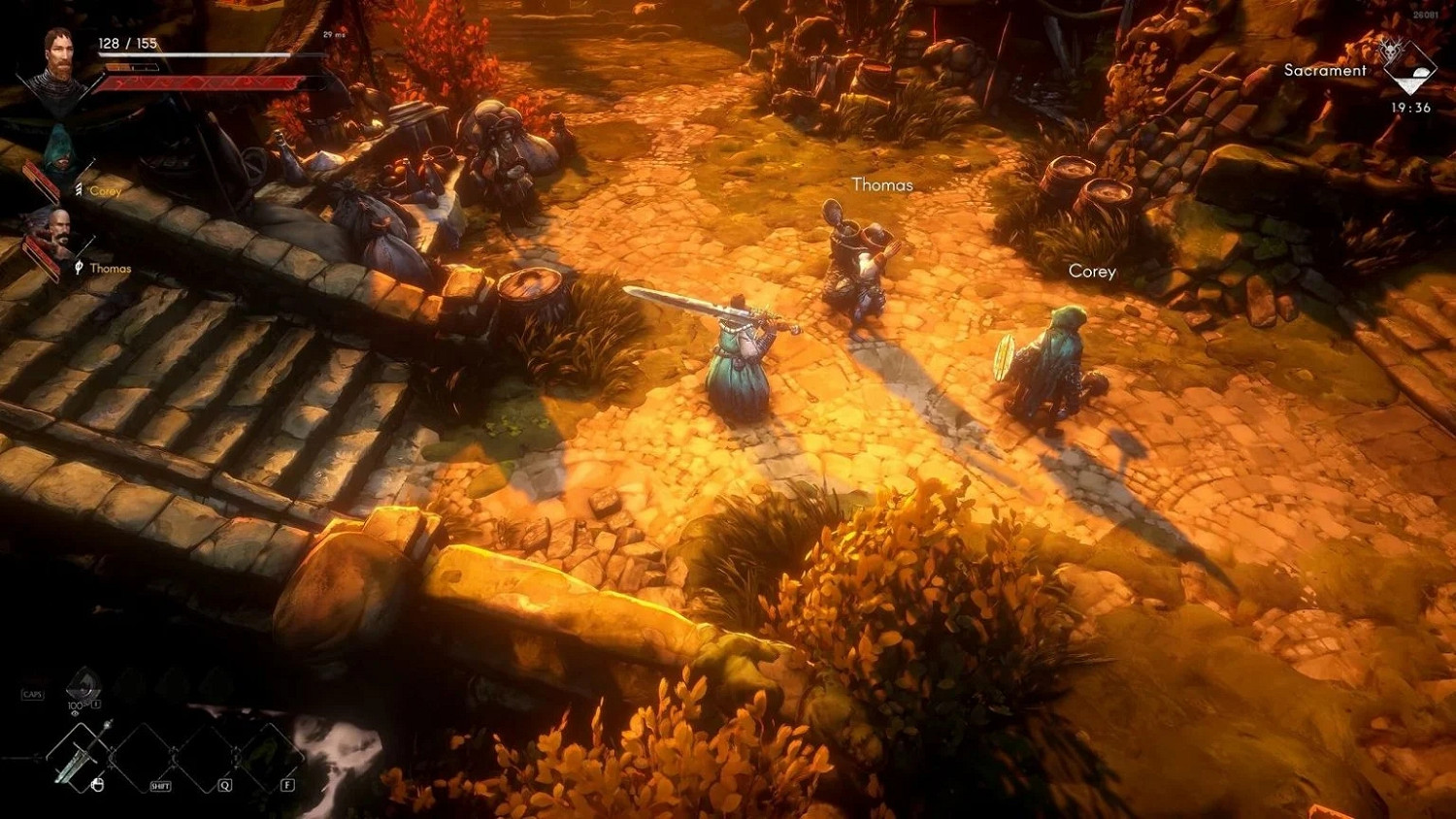This screenshot has height=819, width=1456.
Task: Open the Sacrament location label
Action: 1323,71
